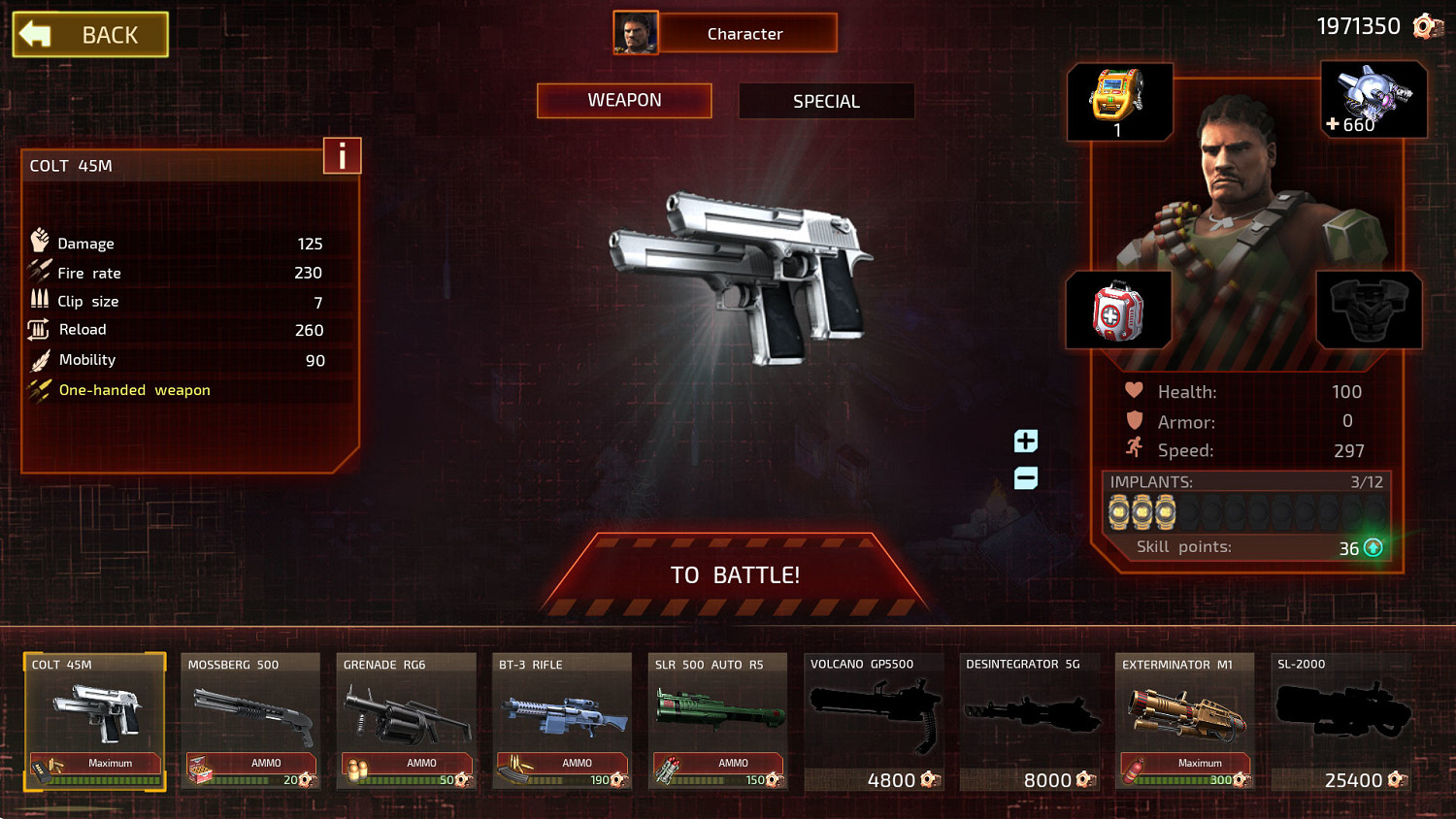Spend skill points with green arrow
This screenshot has height=819, width=1456.
[1373, 548]
